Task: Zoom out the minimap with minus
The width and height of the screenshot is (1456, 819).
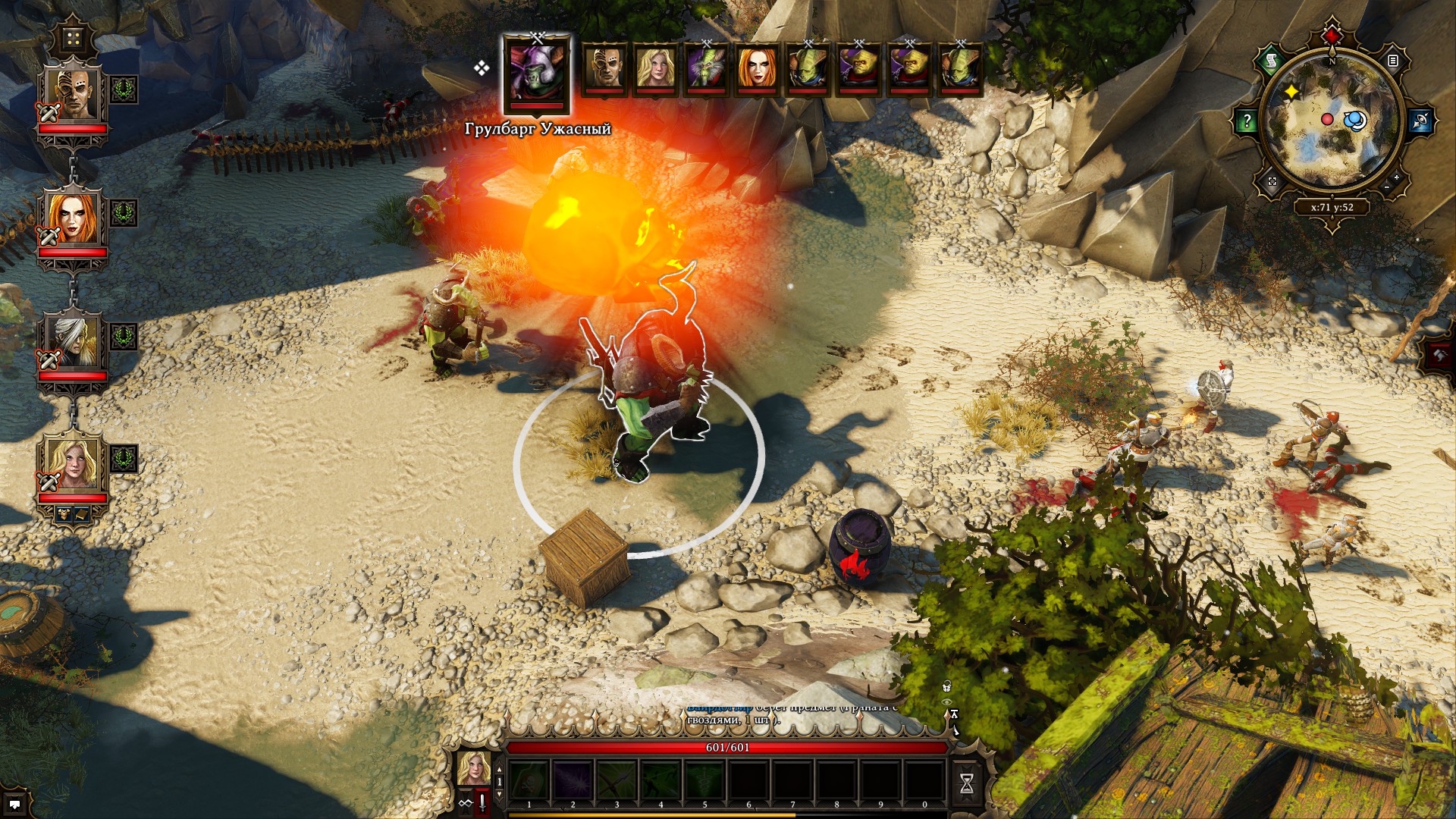Action: [x=1386, y=187]
